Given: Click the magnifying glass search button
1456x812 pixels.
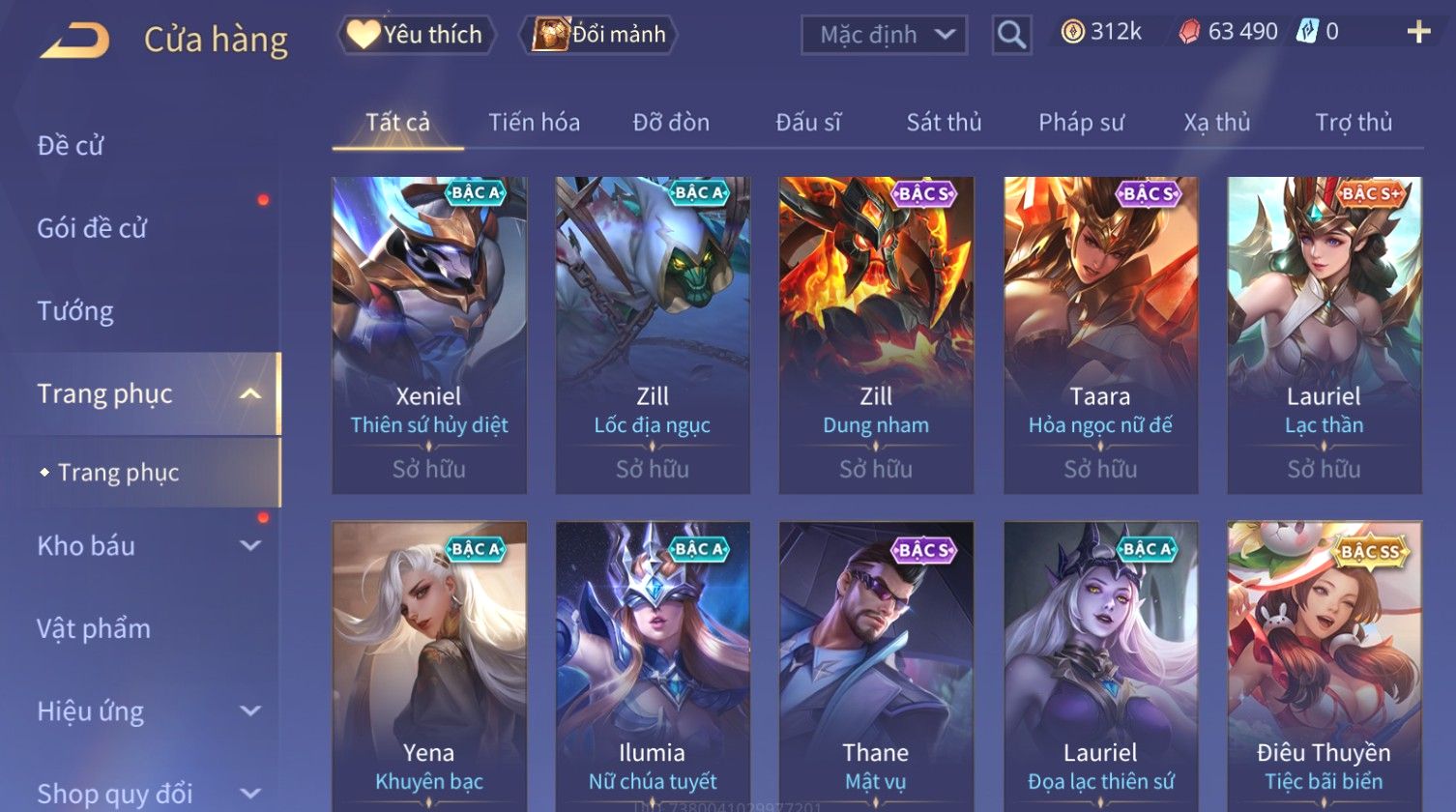Looking at the screenshot, I should [x=1011, y=35].
